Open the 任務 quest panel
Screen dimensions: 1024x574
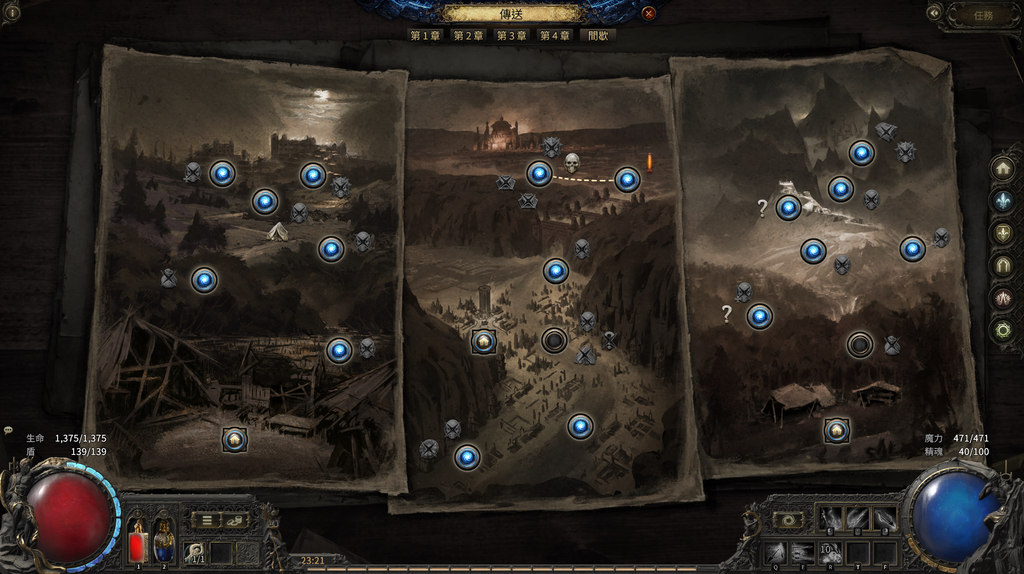point(982,14)
